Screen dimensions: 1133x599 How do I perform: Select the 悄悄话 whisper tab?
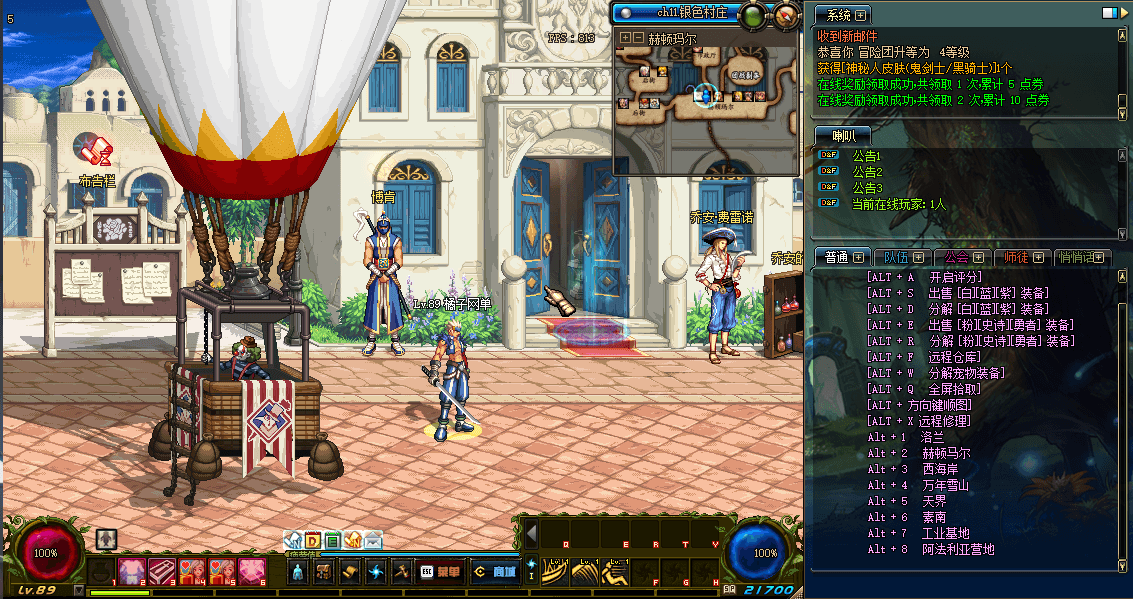pyautogui.click(x=1081, y=257)
